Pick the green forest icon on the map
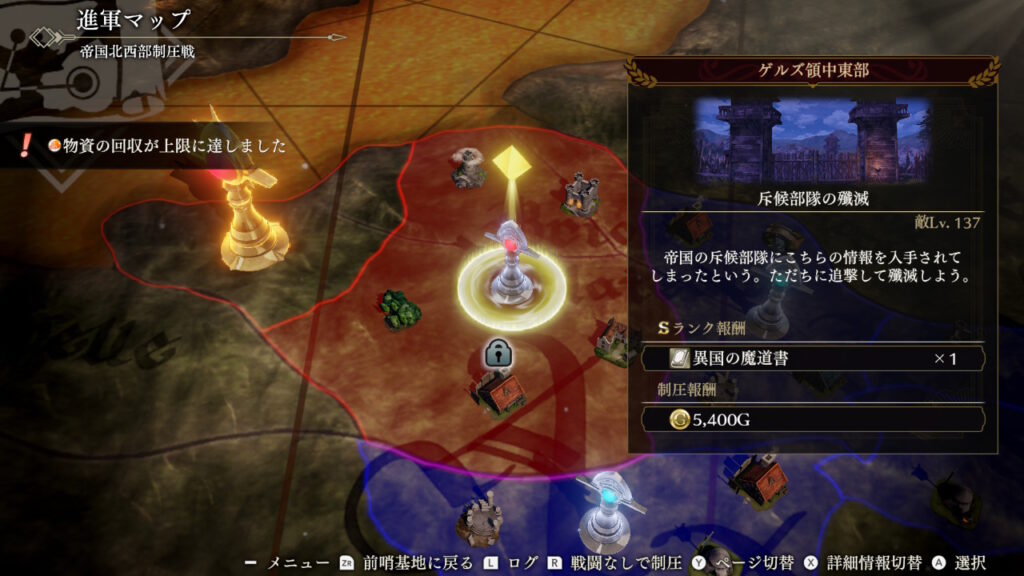Screen dimensions: 1024x576 pyautogui.click(x=400, y=310)
